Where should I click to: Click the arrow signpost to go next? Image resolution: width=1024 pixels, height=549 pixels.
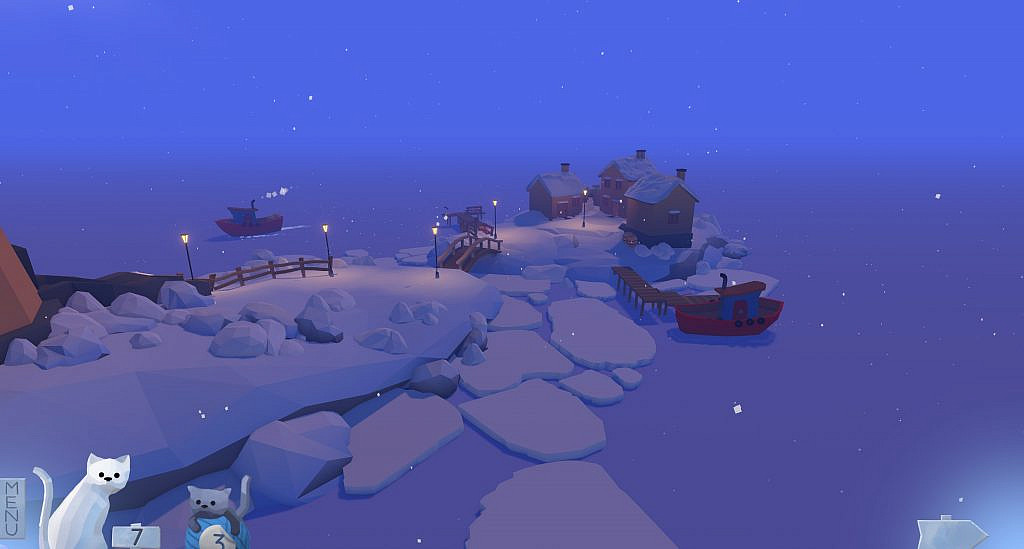[950, 532]
